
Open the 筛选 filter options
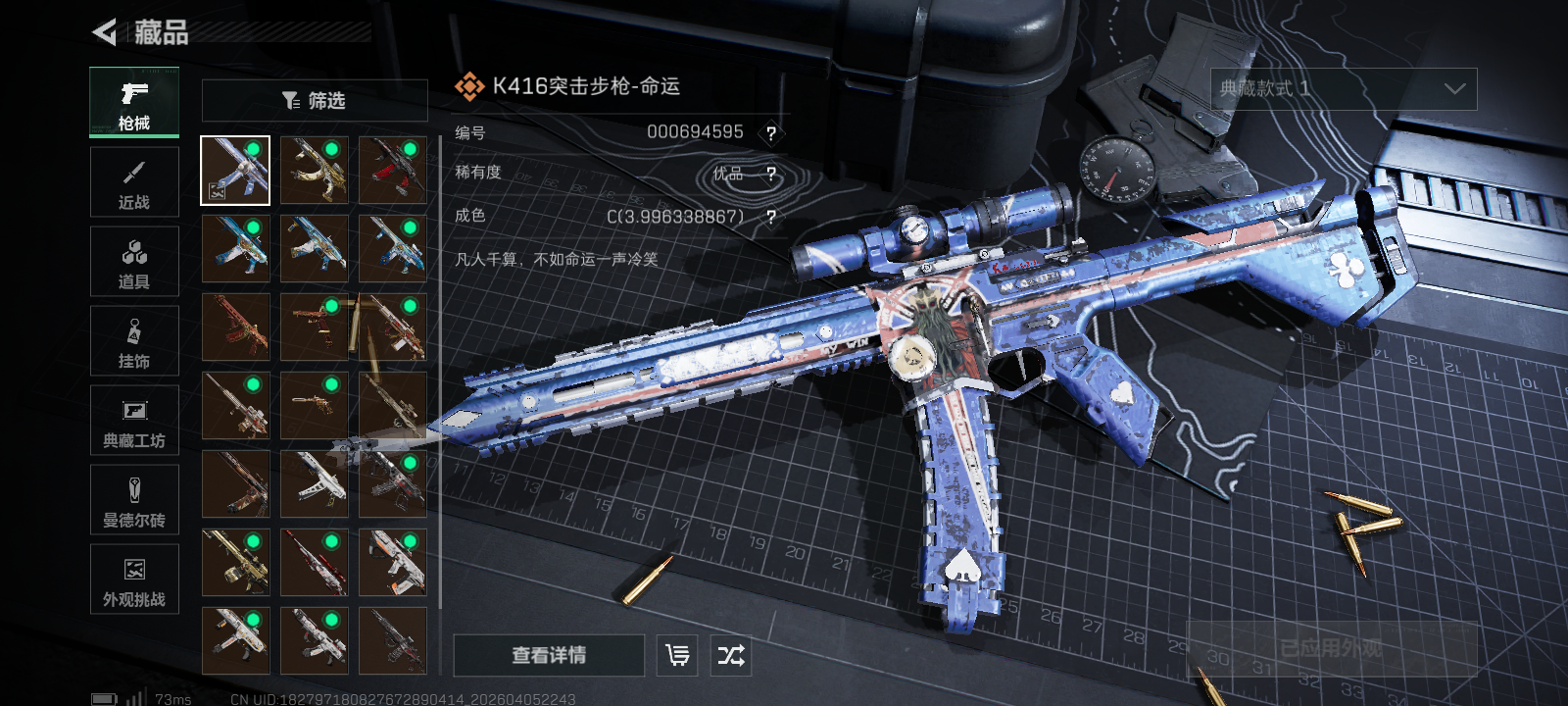tap(315, 100)
